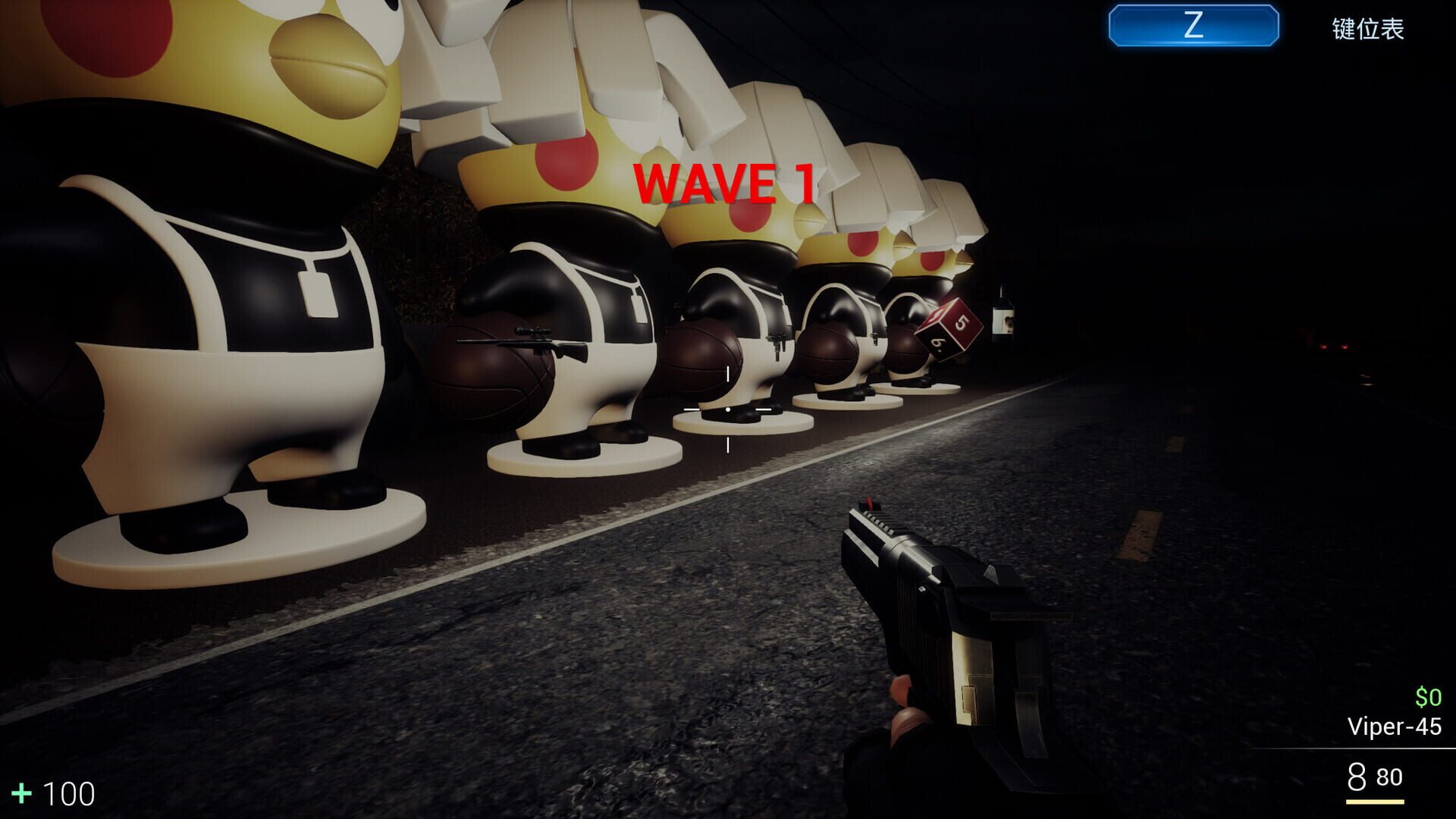Click the red WAVE 1 banner
Image resolution: width=1456 pixels, height=819 pixels.
coord(729,181)
